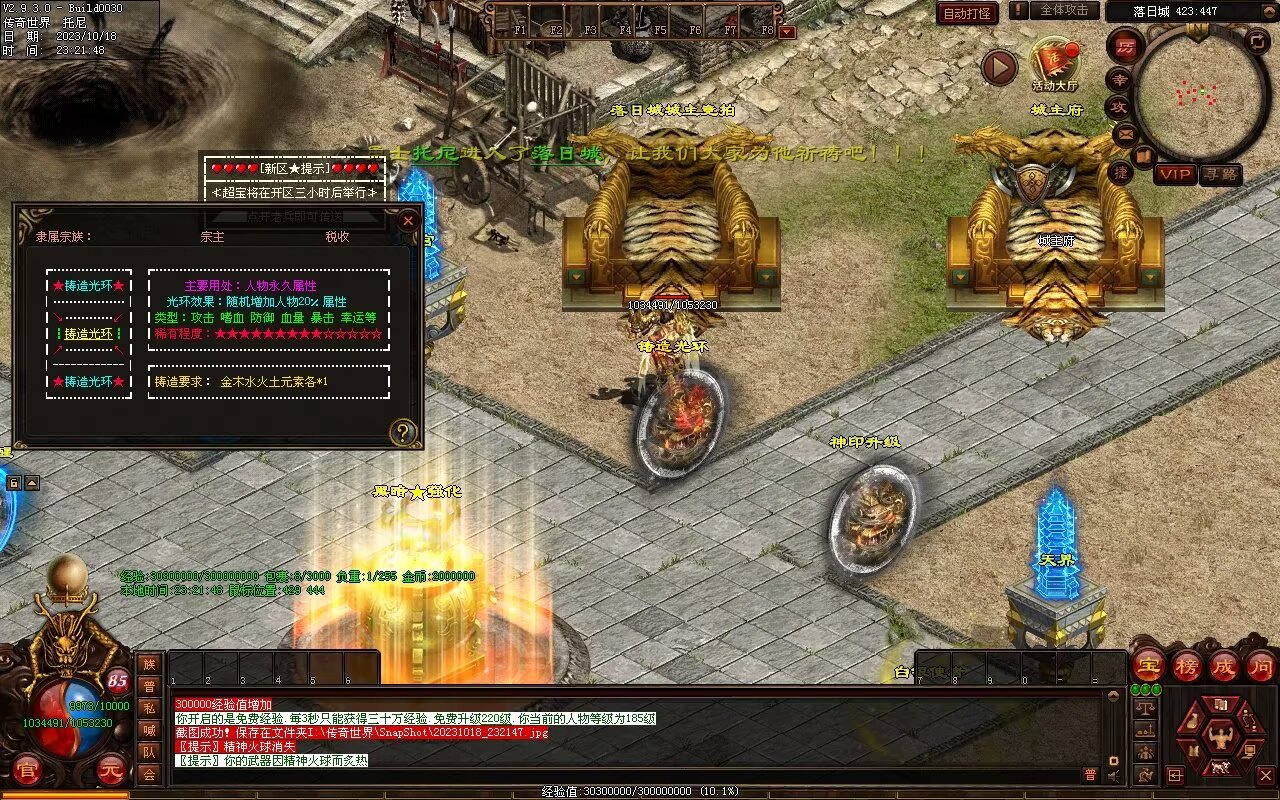
Task: Open the 宝 treasure shop button
Action: pyautogui.click(x=1149, y=666)
